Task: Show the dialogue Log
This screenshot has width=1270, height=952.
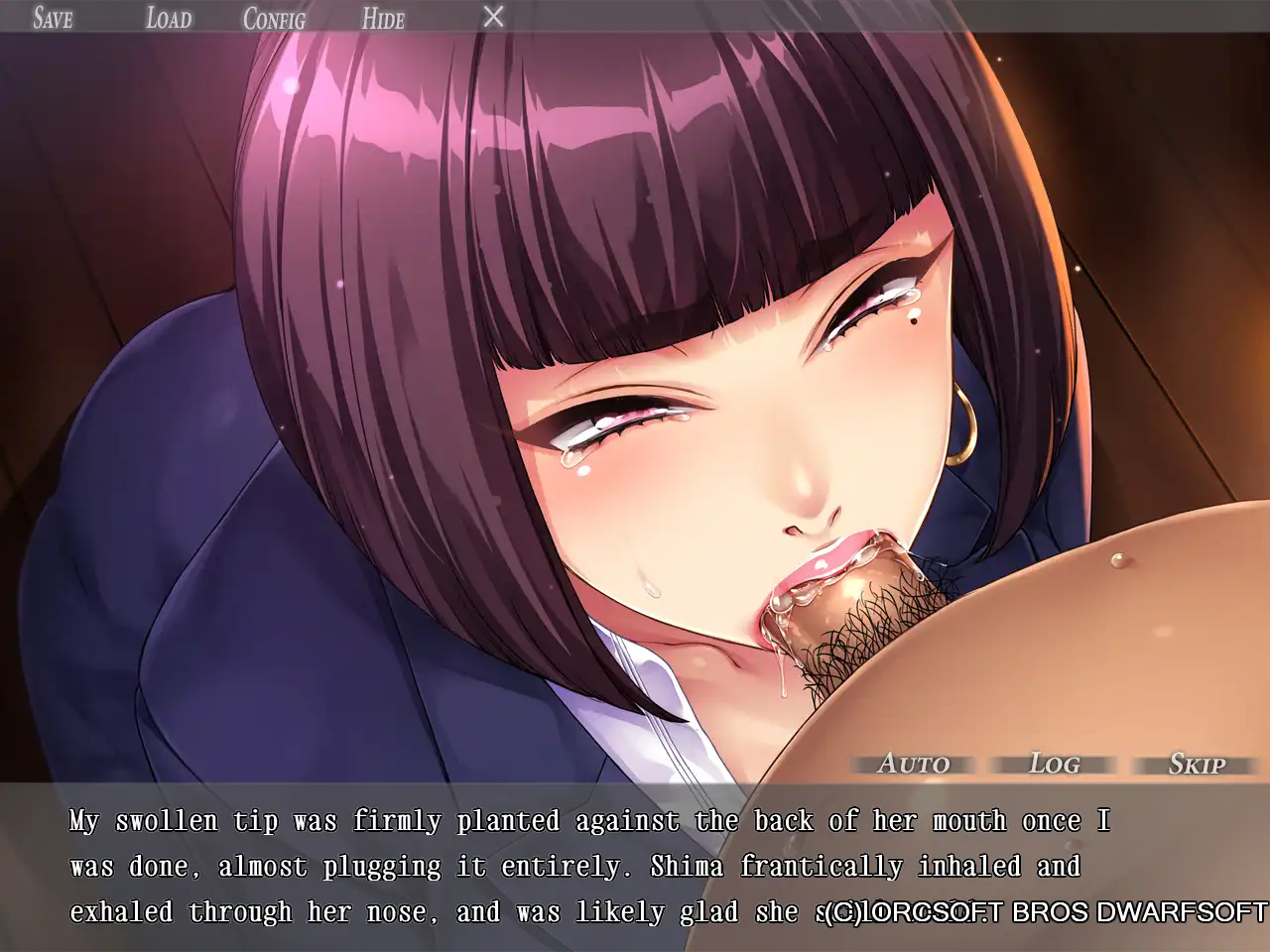Action: (x=1055, y=764)
